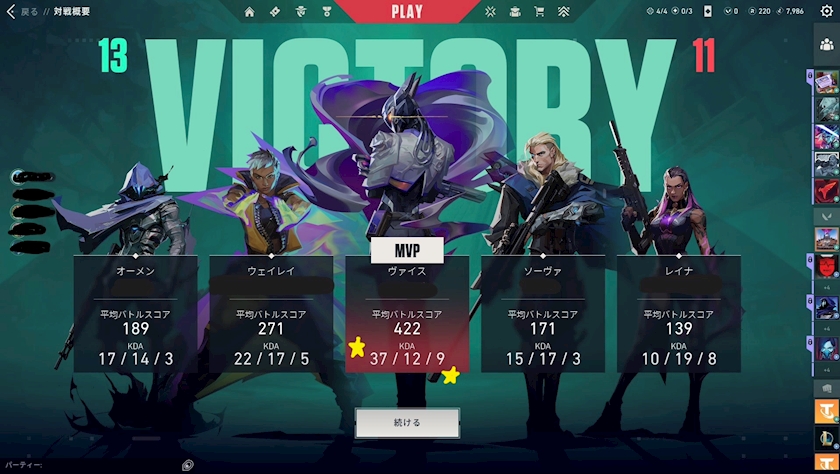Open the settings gear icon
The width and height of the screenshot is (840, 474).
[x=826, y=11]
